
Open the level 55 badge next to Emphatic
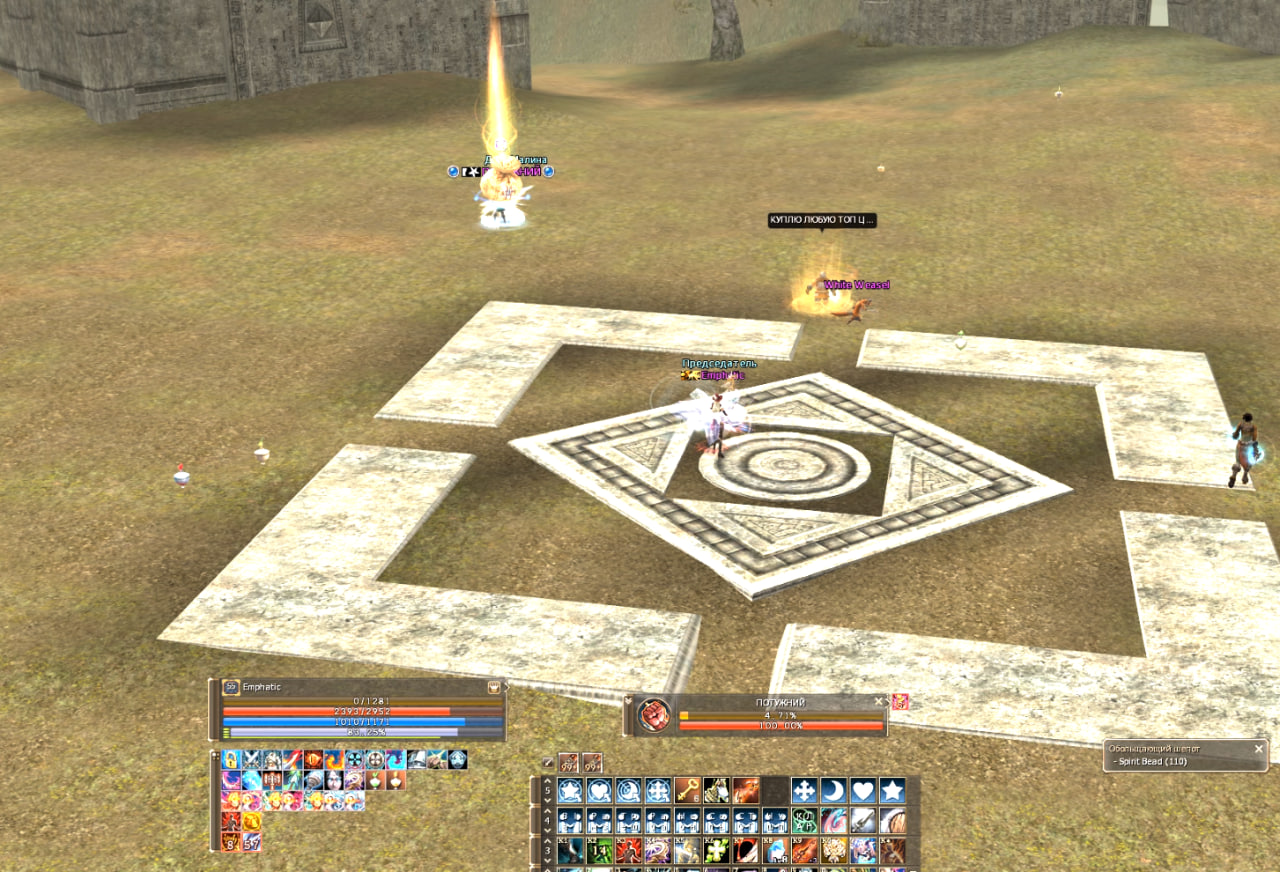coord(231,687)
